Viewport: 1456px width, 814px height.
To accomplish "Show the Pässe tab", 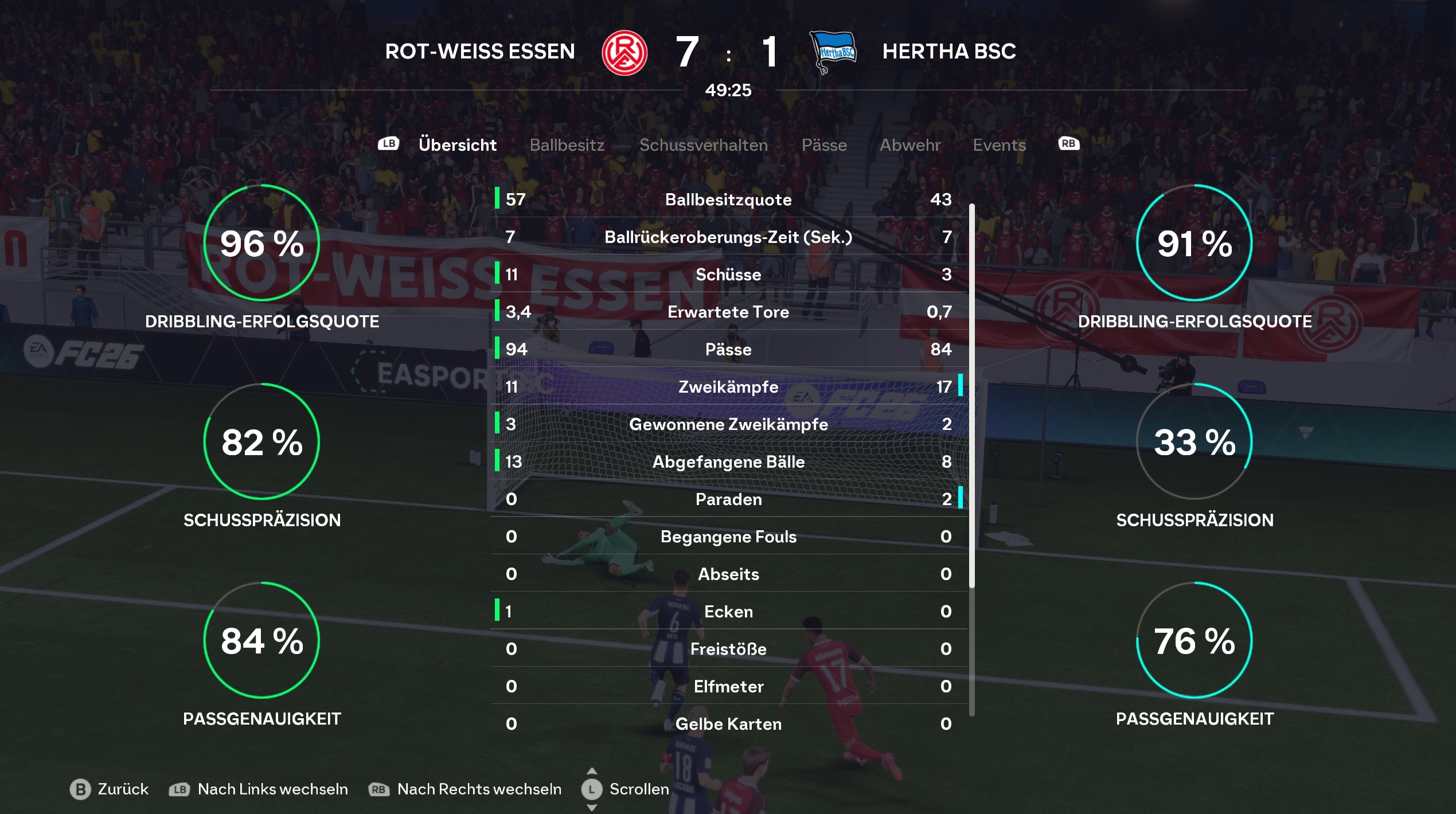I will [823, 145].
